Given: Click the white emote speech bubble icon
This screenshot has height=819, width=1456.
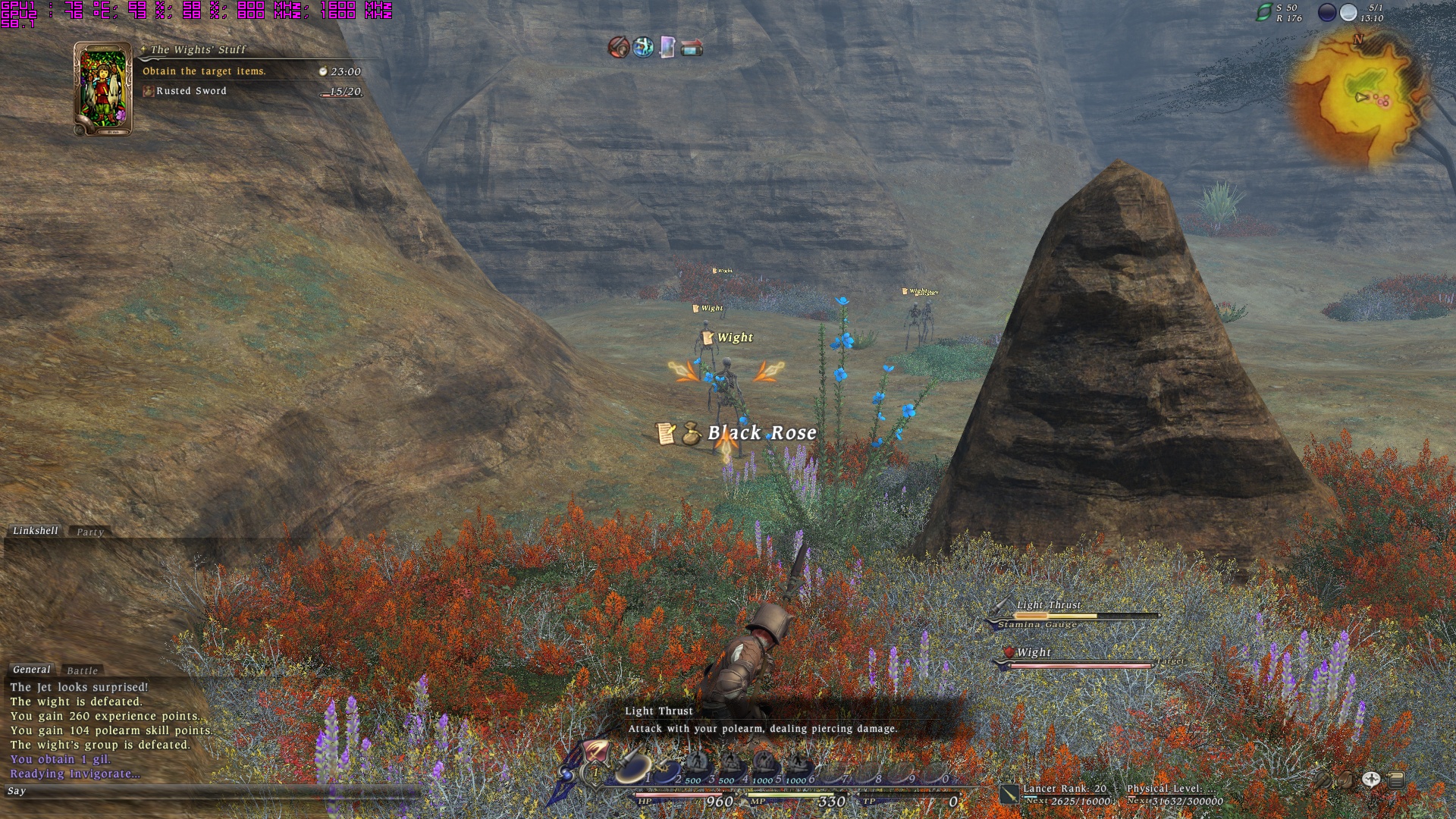Looking at the screenshot, I should [1371, 779].
